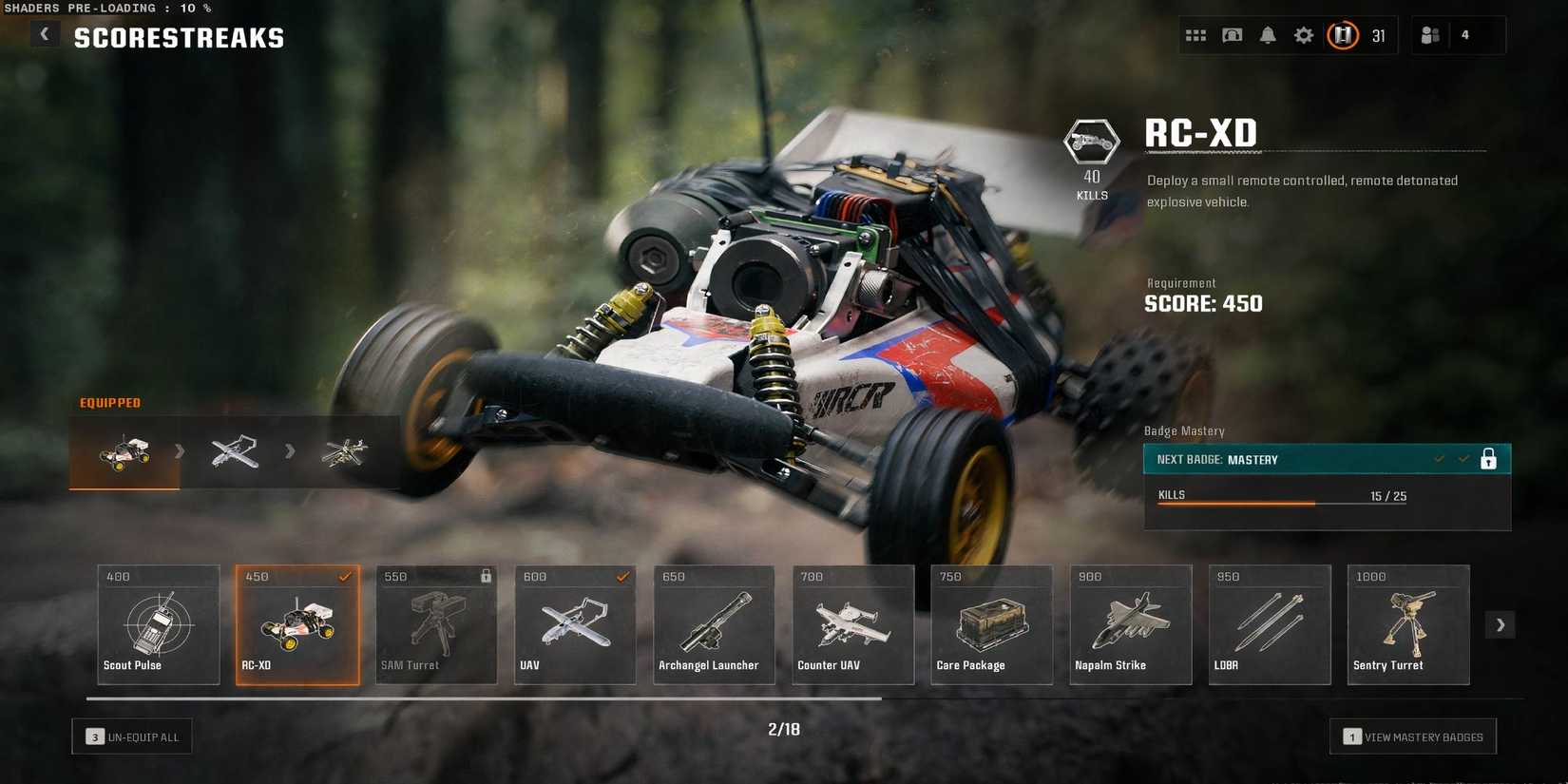Select the Sentry Turret scorestreak
This screenshot has height=784, width=1568.
click(1407, 624)
